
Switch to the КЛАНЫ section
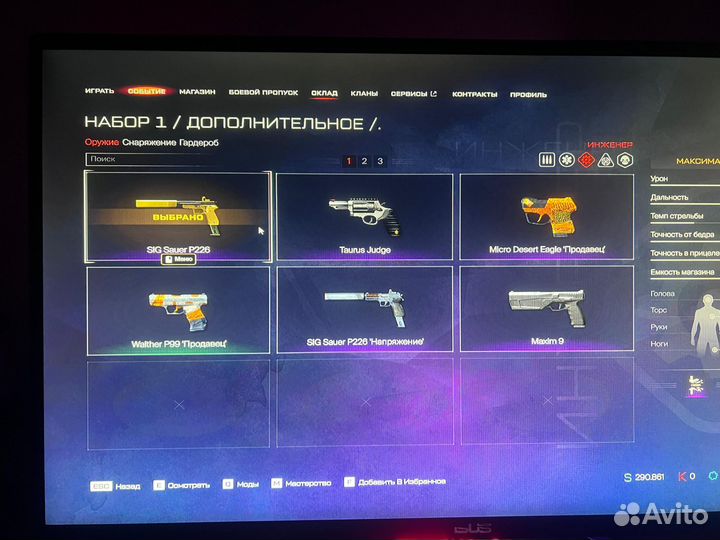click(364, 93)
